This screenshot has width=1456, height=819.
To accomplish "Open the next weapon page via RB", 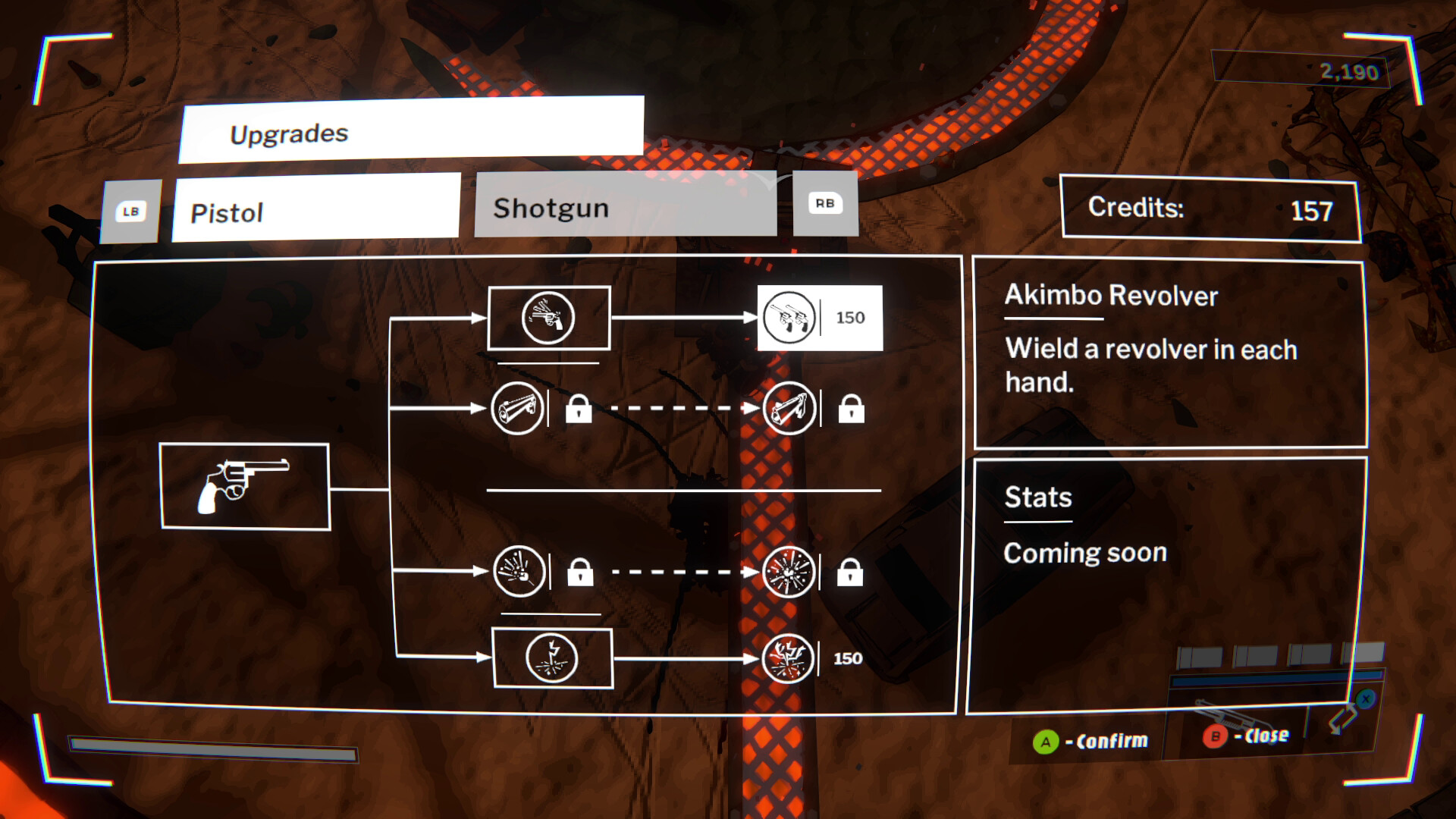I will (x=826, y=203).
